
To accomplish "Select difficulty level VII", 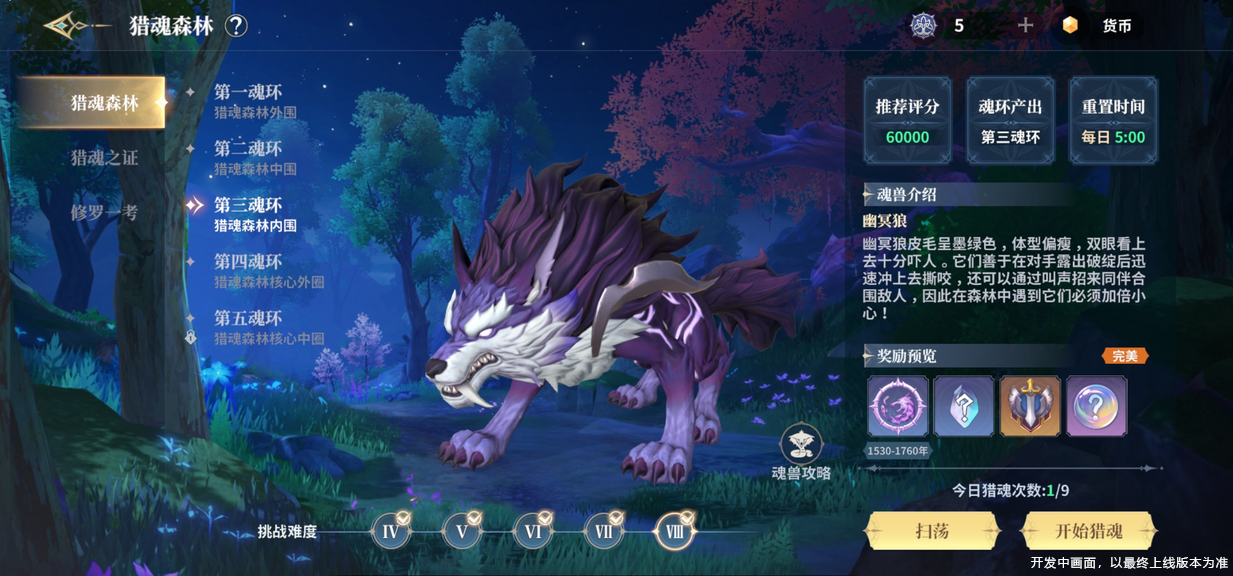I will point(604,531).
